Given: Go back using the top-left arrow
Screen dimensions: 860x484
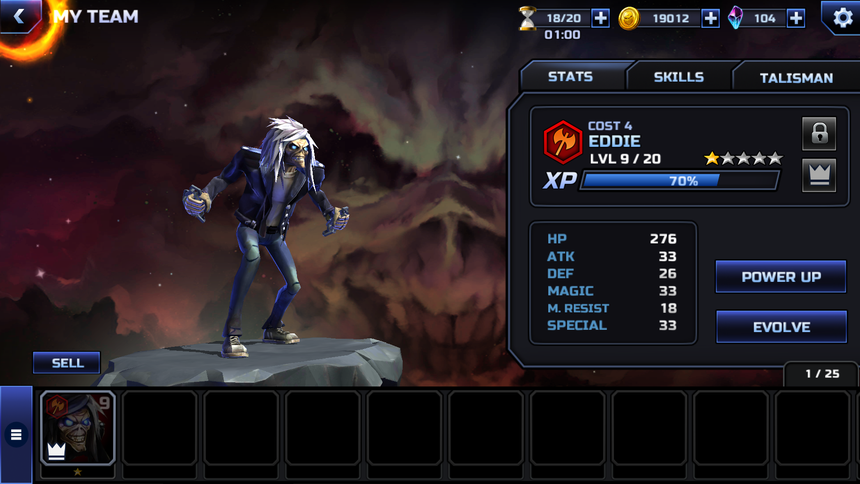Looking at the screenshot, I should pos(18,16).
